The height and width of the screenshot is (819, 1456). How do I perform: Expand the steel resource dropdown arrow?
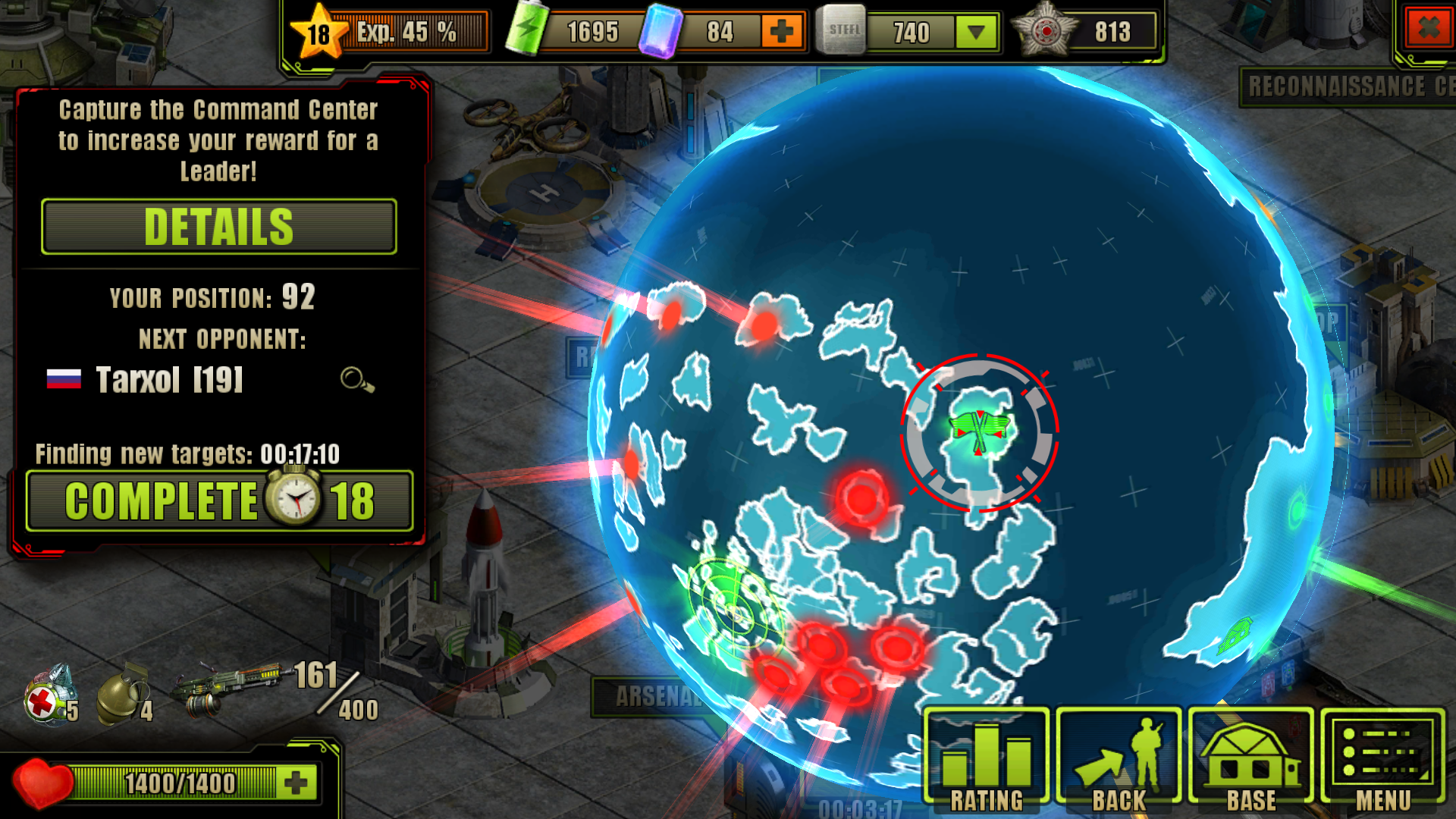976,32
